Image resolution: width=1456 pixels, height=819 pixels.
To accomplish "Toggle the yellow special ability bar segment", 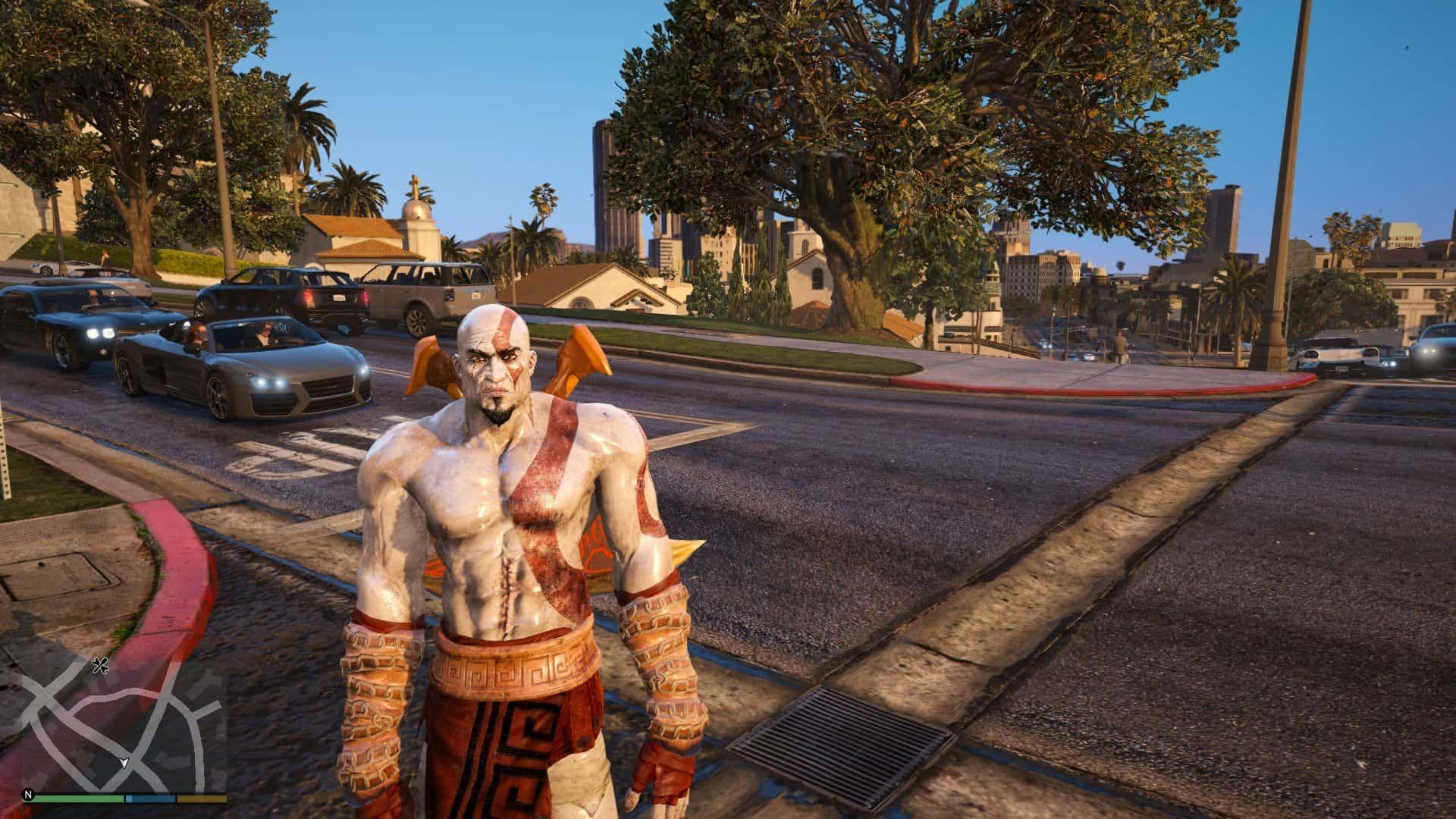I will (x=202, y=798).
